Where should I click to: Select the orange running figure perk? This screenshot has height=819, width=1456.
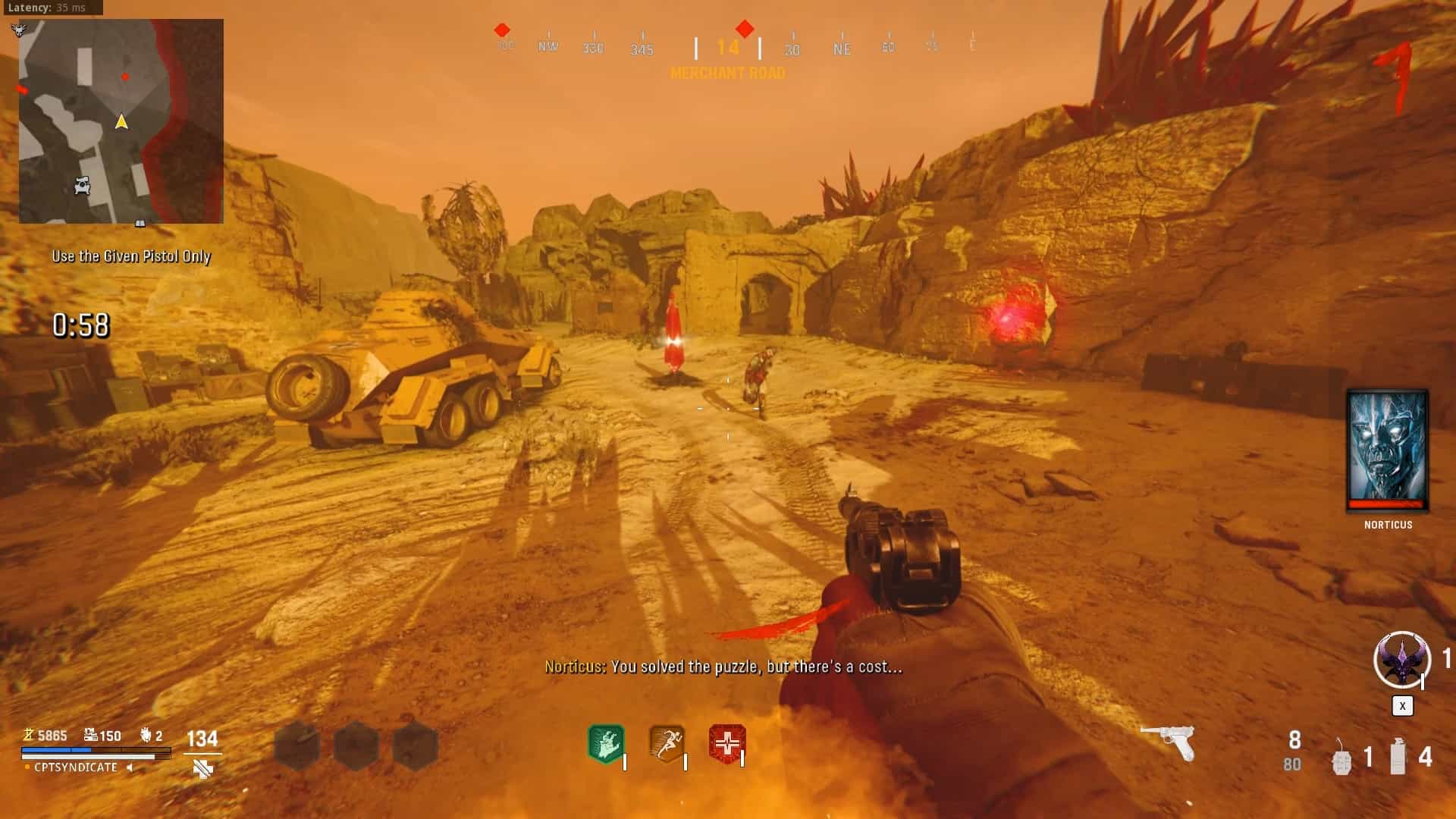pos(667,744)
